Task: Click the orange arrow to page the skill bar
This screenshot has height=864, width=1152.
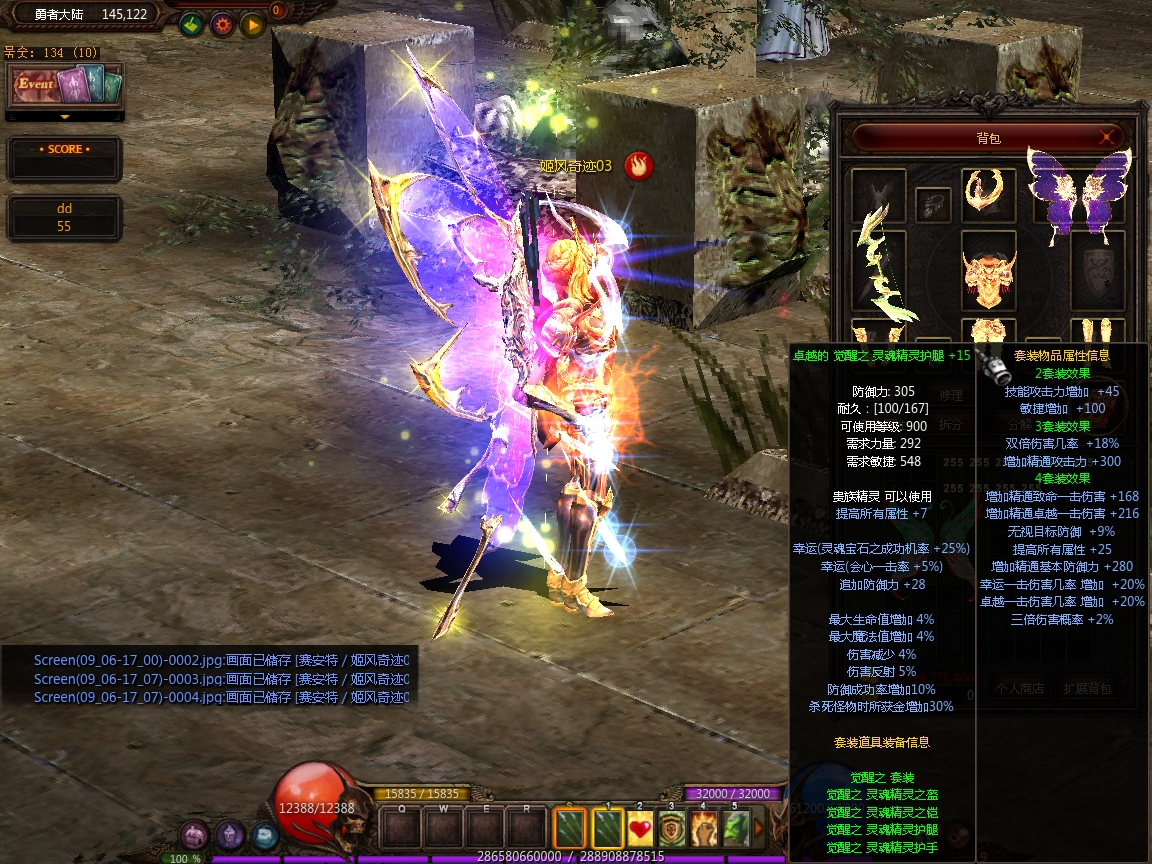Action: coord(758,828)
